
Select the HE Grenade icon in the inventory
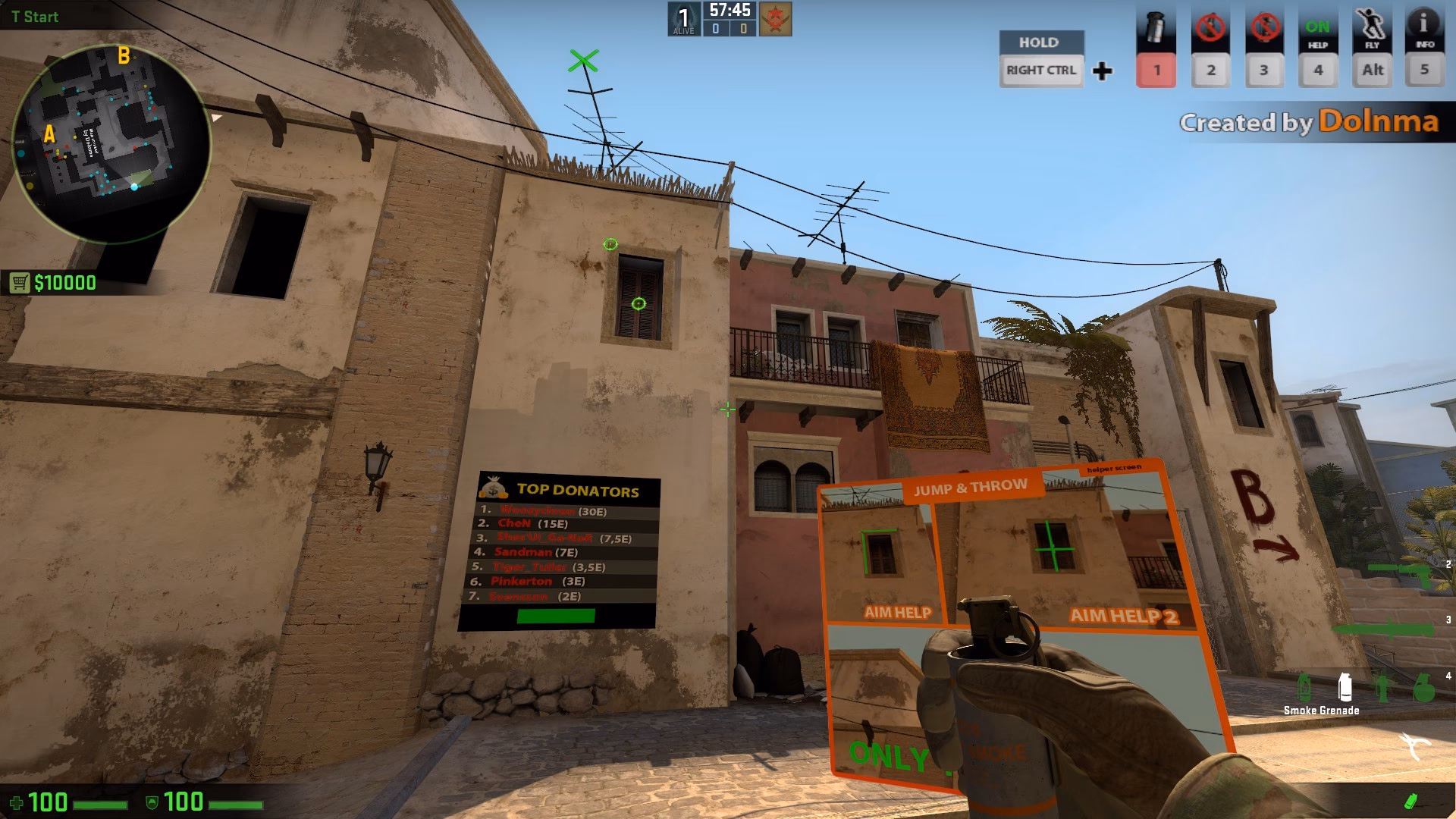[1424, 686]
